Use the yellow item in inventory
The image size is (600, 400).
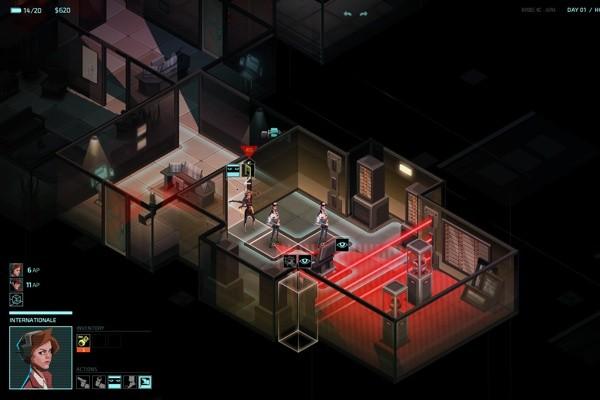click(x=83, y=341)
